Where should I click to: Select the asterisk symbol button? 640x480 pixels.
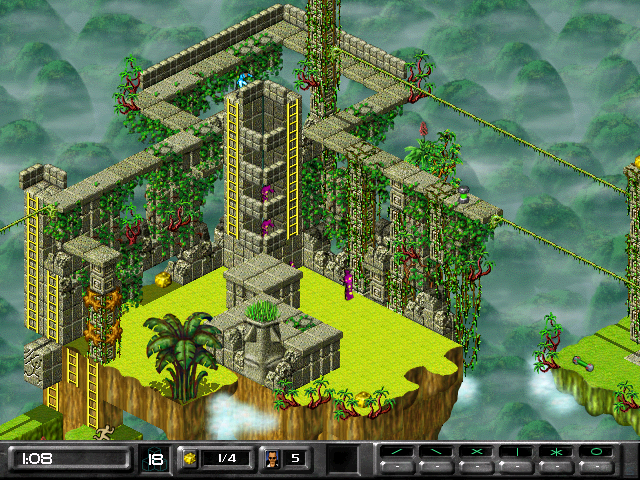(557, 453)
